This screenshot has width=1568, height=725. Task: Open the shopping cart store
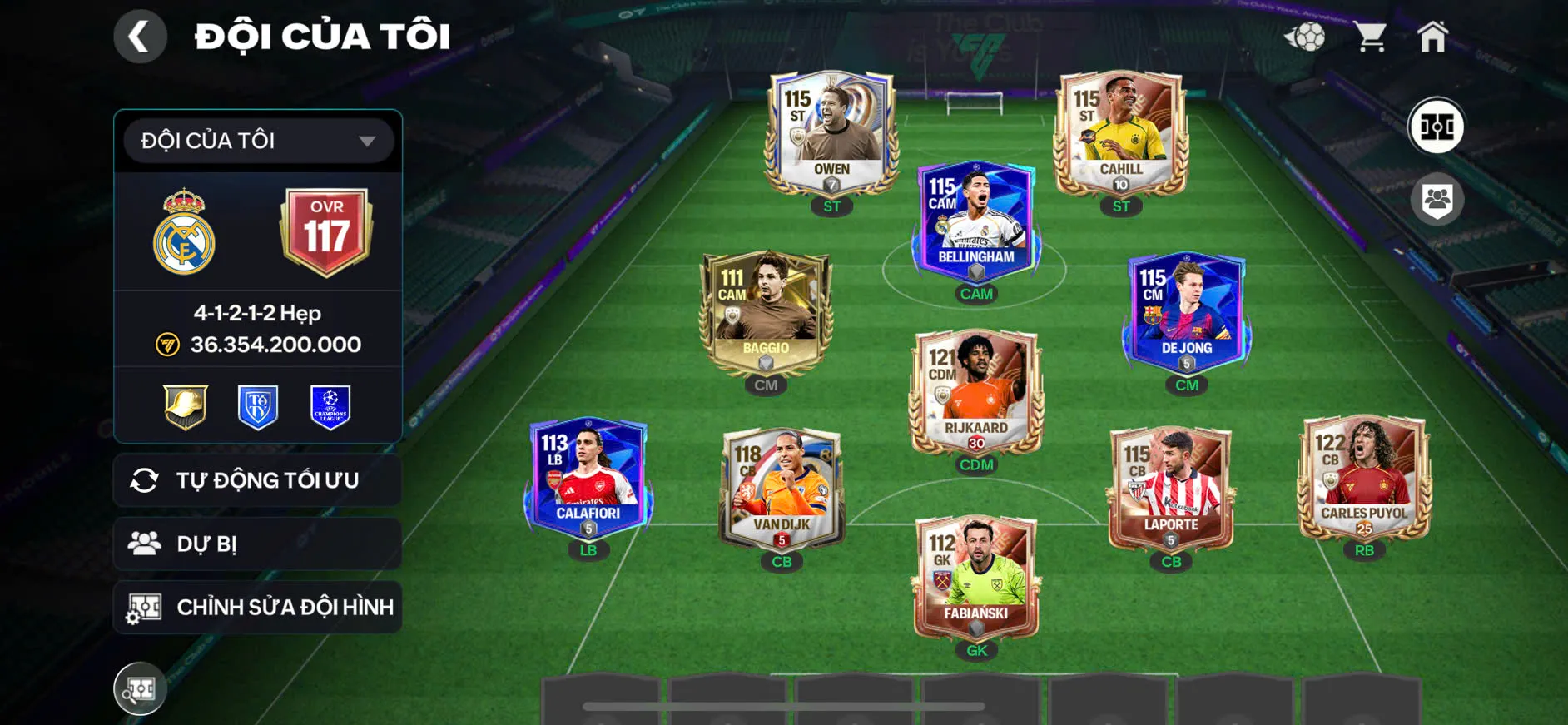tap(1369, 37)
